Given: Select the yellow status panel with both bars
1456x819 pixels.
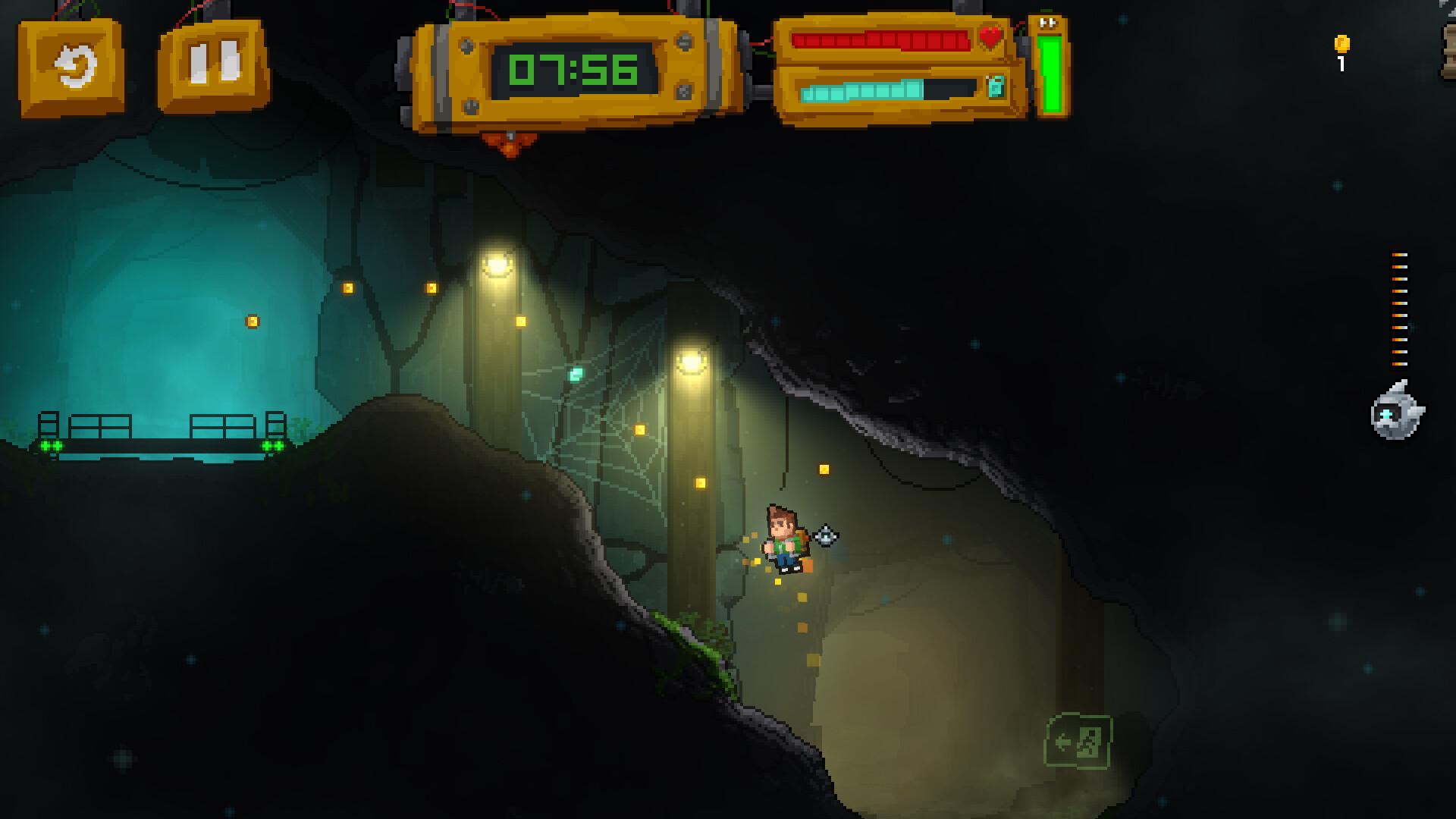Looking at the screenshot, I should coord(895,64).
